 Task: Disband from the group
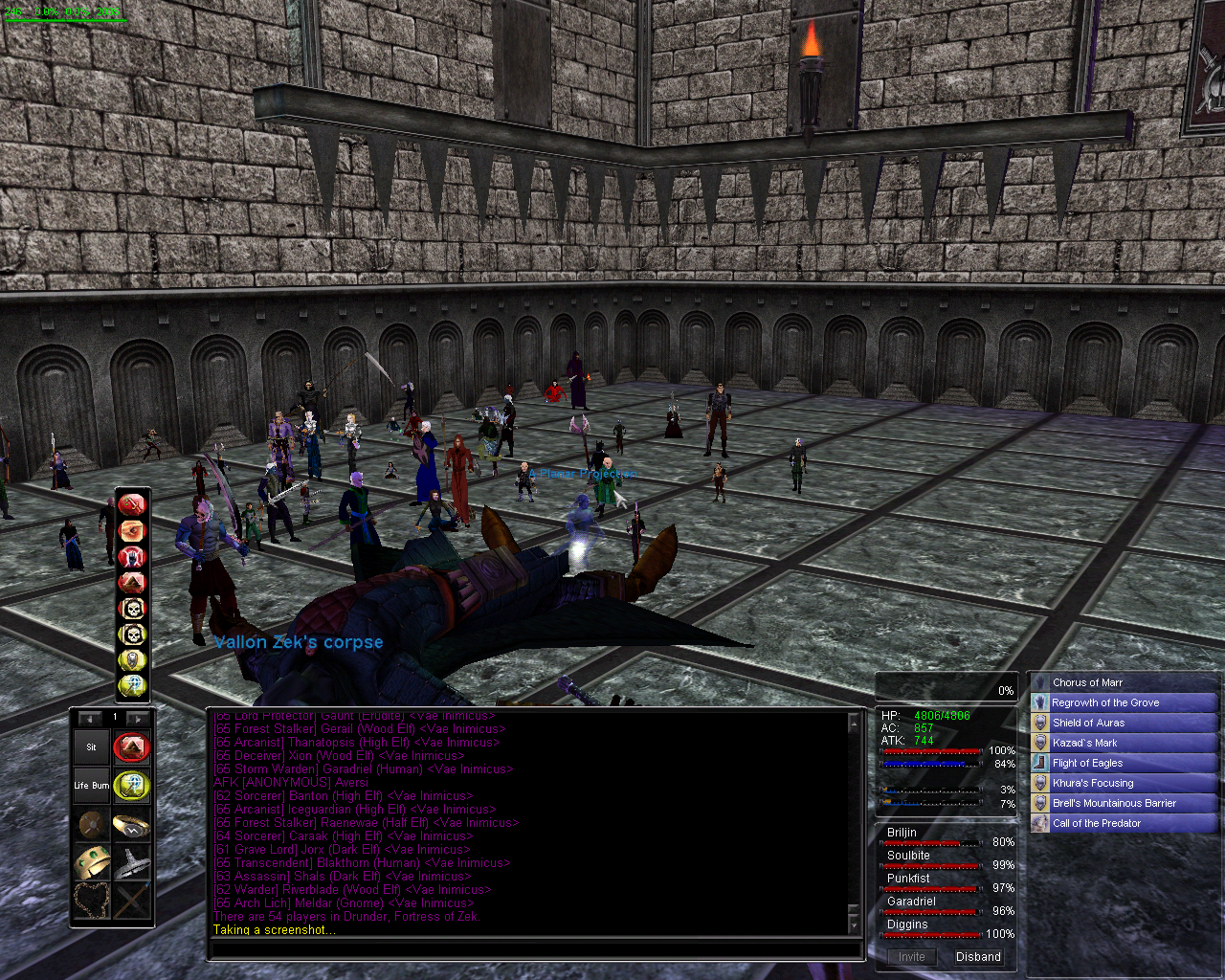pos(978,957)
